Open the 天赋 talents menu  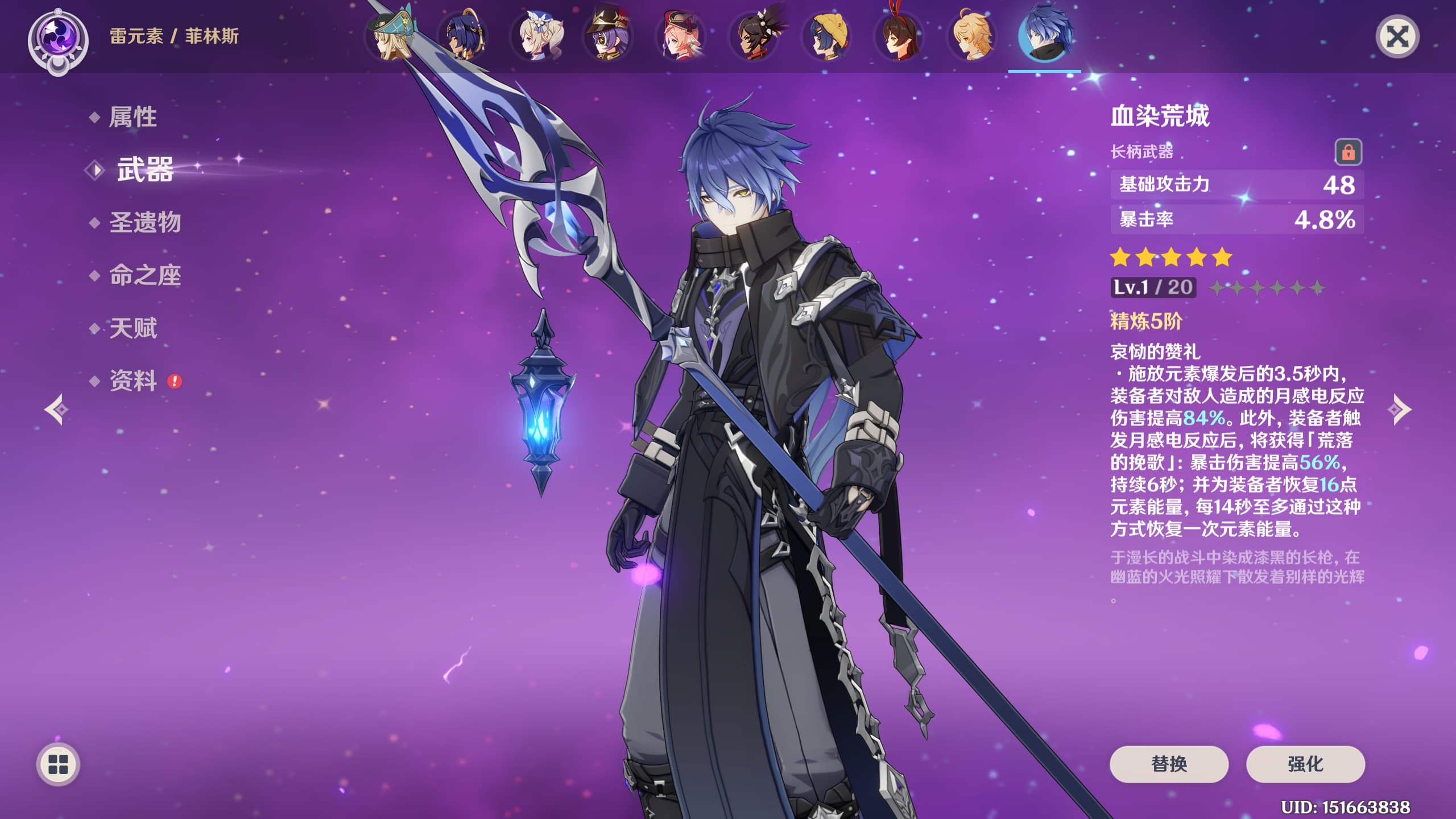coord(133,328)
